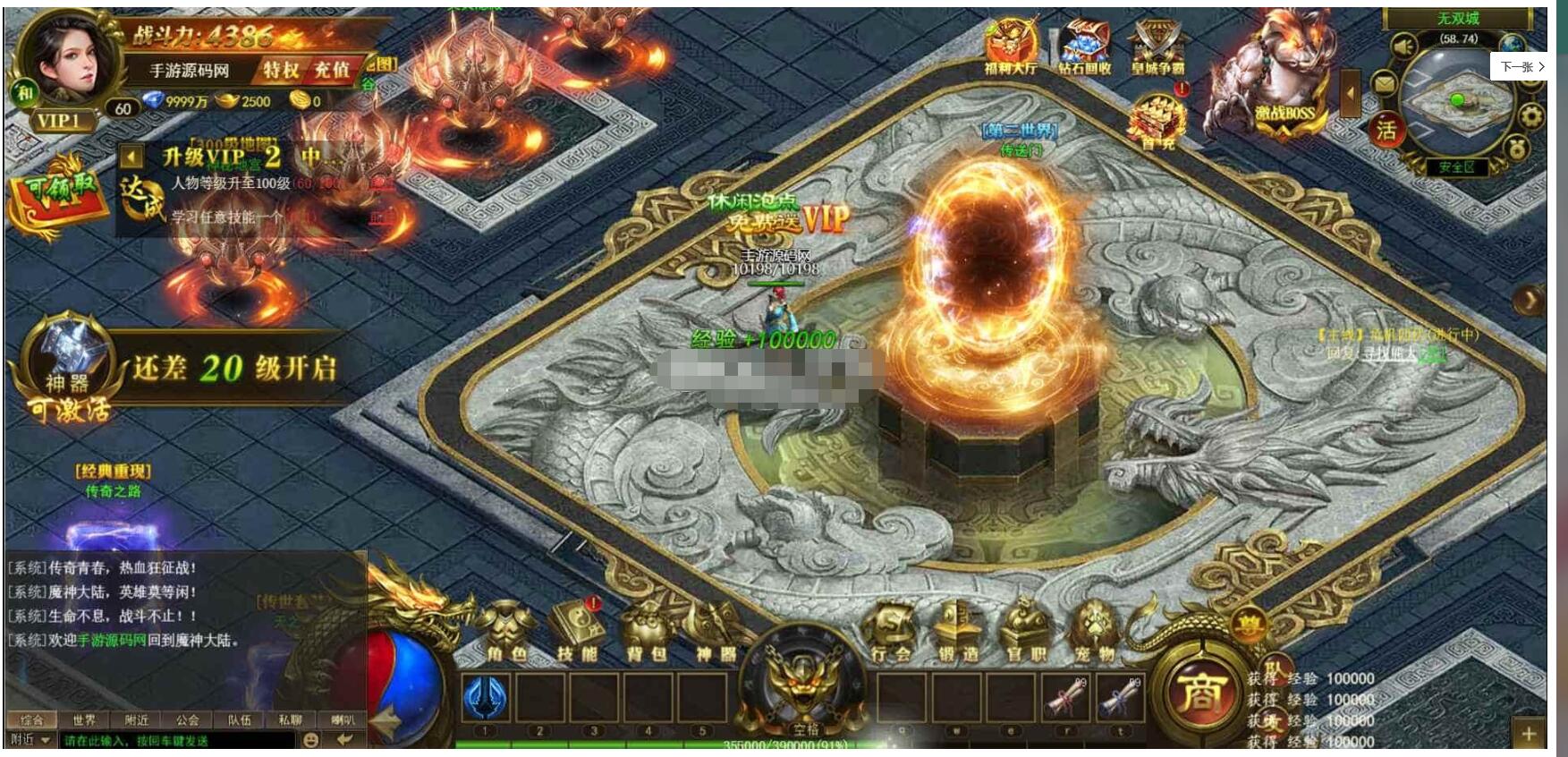Open the 福利大厅 welfare hall

click(1010, 47)
